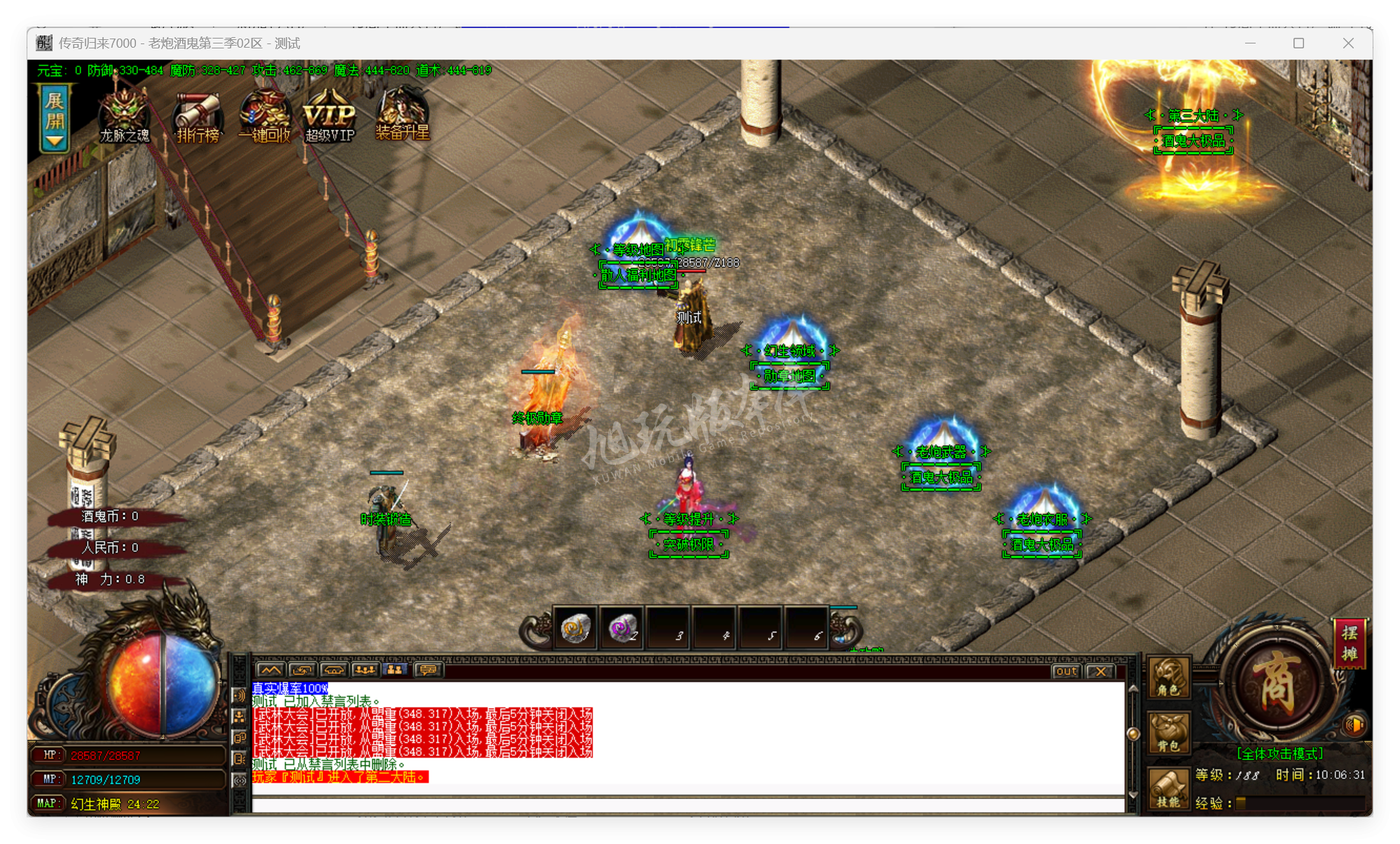Select the highlighted guild chat tab
The image size is (1400, 844).
[394, 671]
